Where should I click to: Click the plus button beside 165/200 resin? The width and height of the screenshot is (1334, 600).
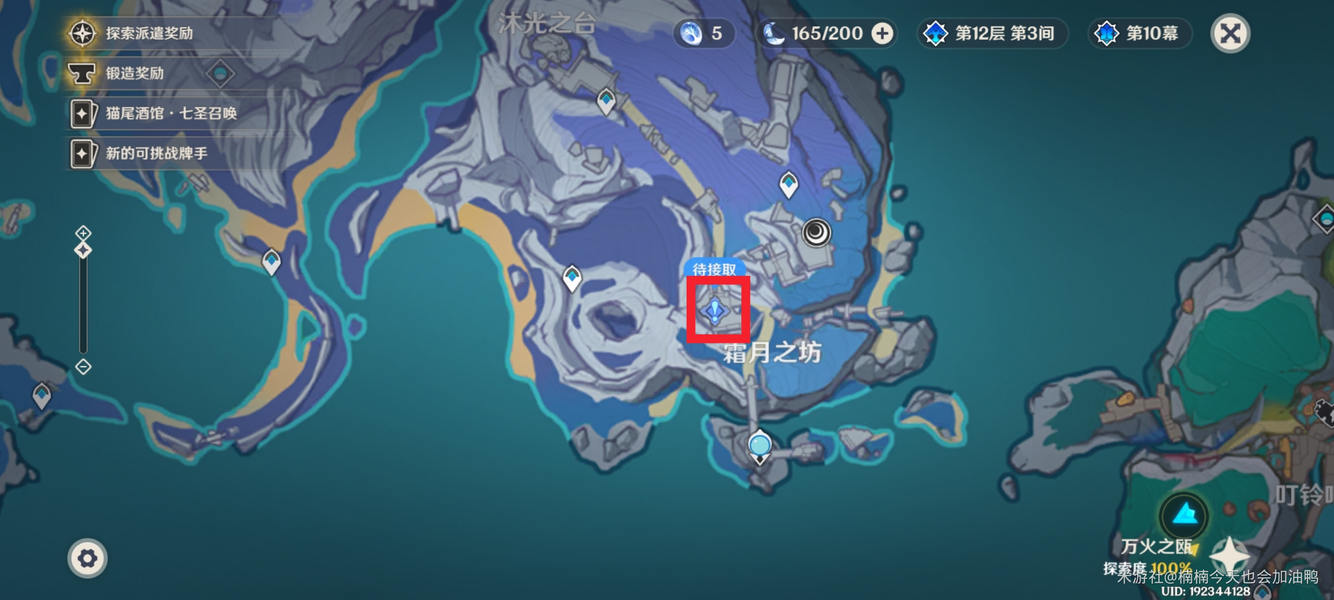[x=882, y=33]
